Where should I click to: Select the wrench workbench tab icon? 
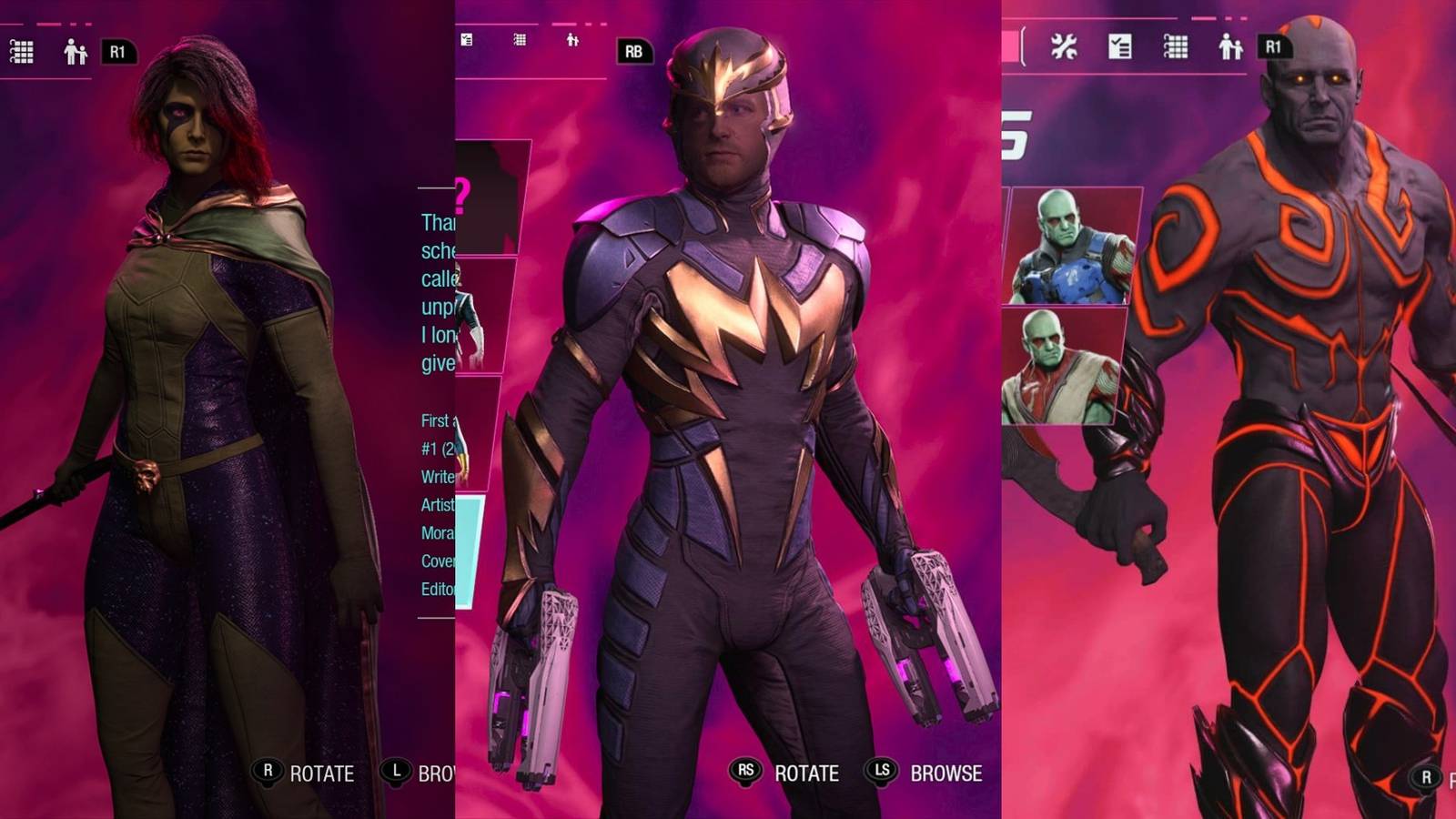1065,43
